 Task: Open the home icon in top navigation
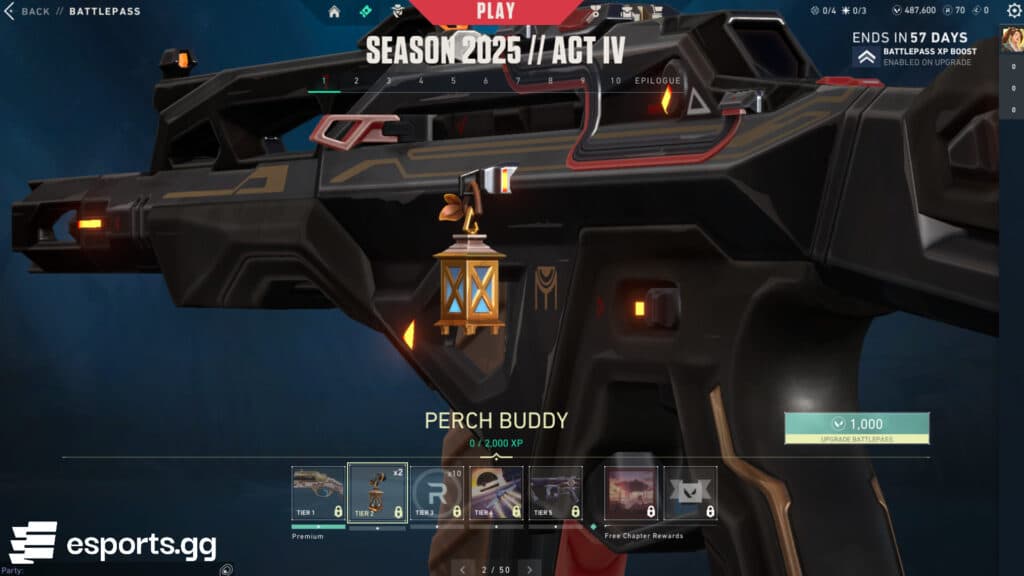click(x=334, y=12)
